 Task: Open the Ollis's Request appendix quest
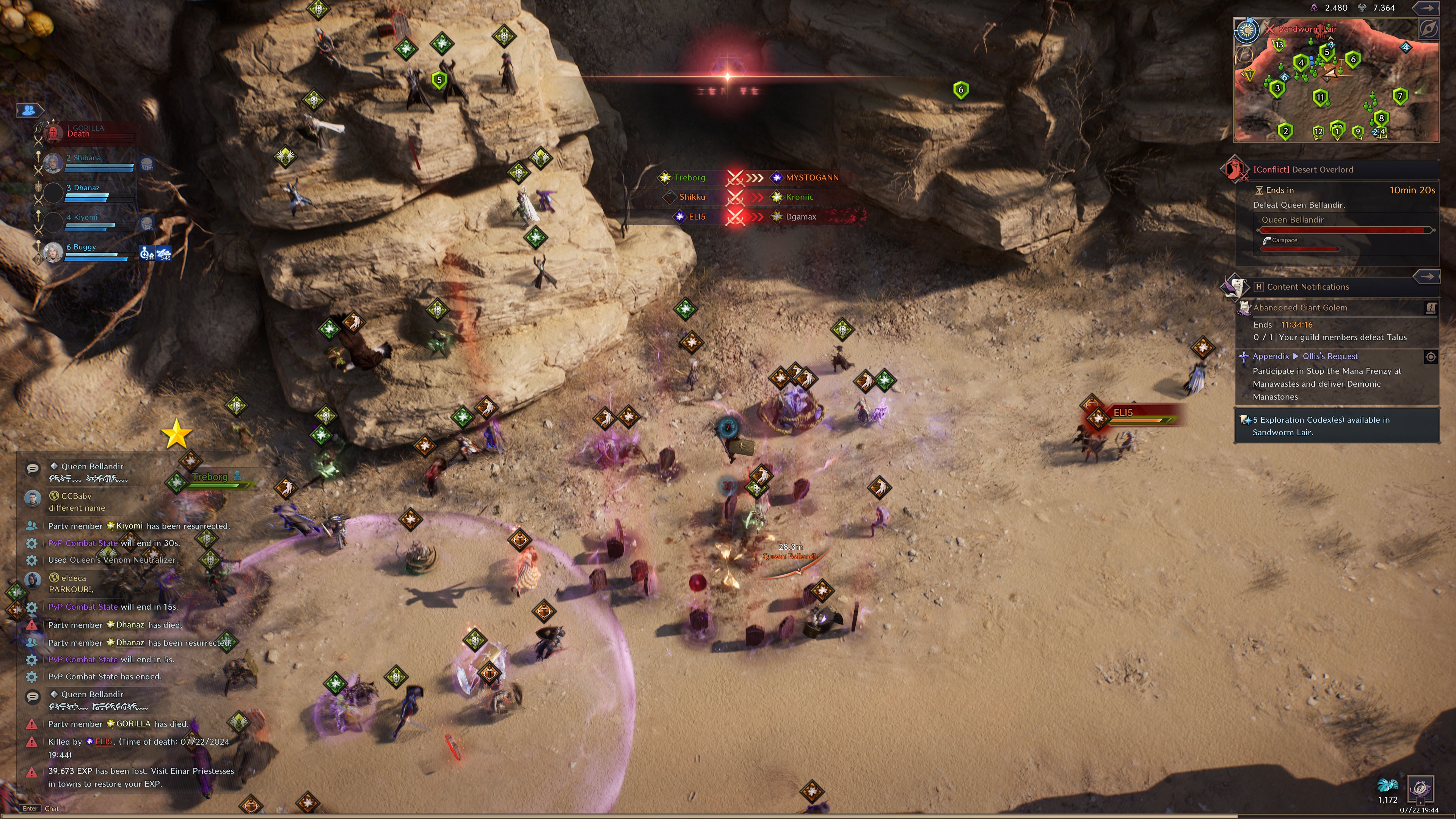[x=1330, y=357]
